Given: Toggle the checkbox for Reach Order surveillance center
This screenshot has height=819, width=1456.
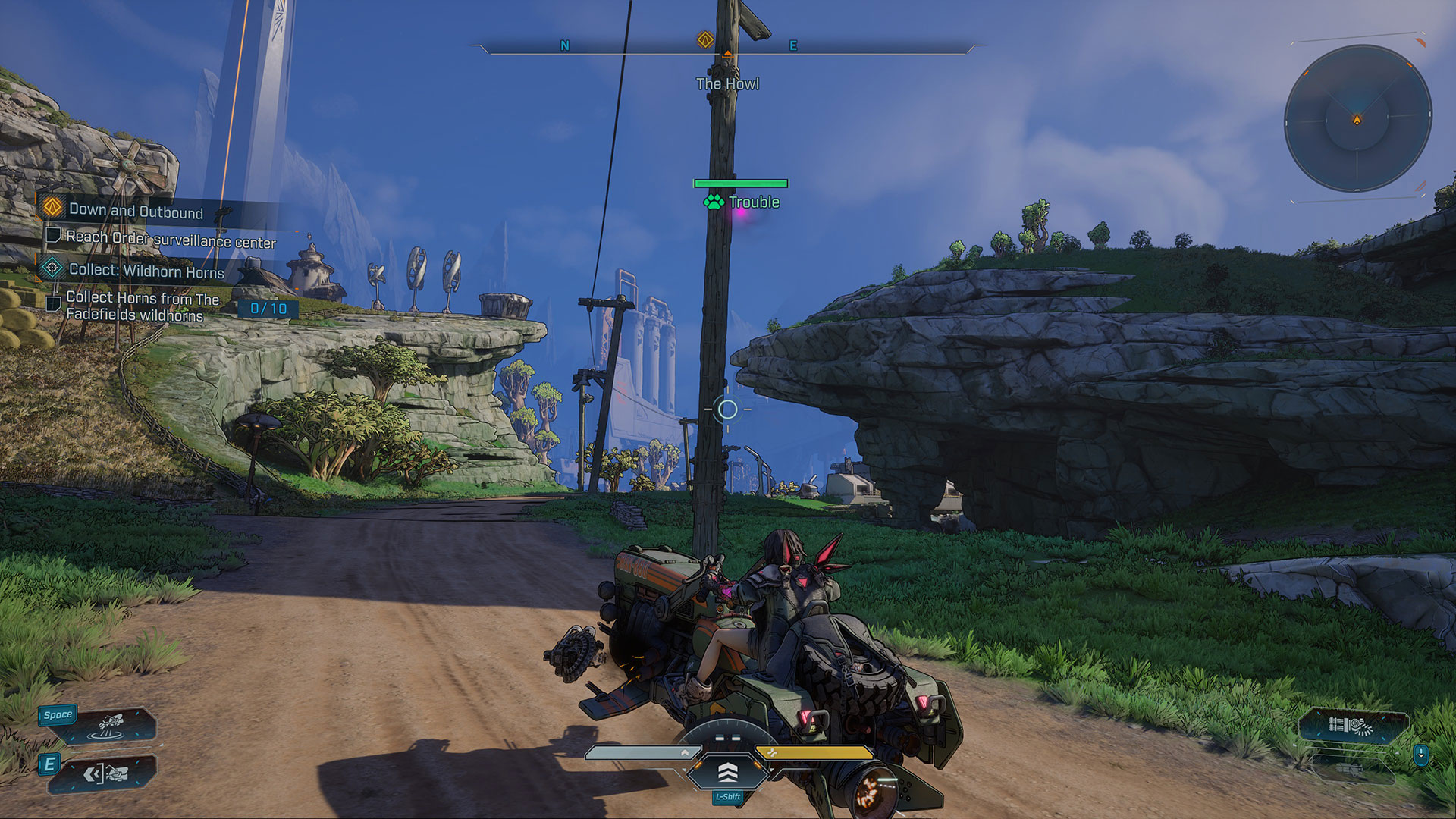Looking at the screenshot, I should [53, 236].
